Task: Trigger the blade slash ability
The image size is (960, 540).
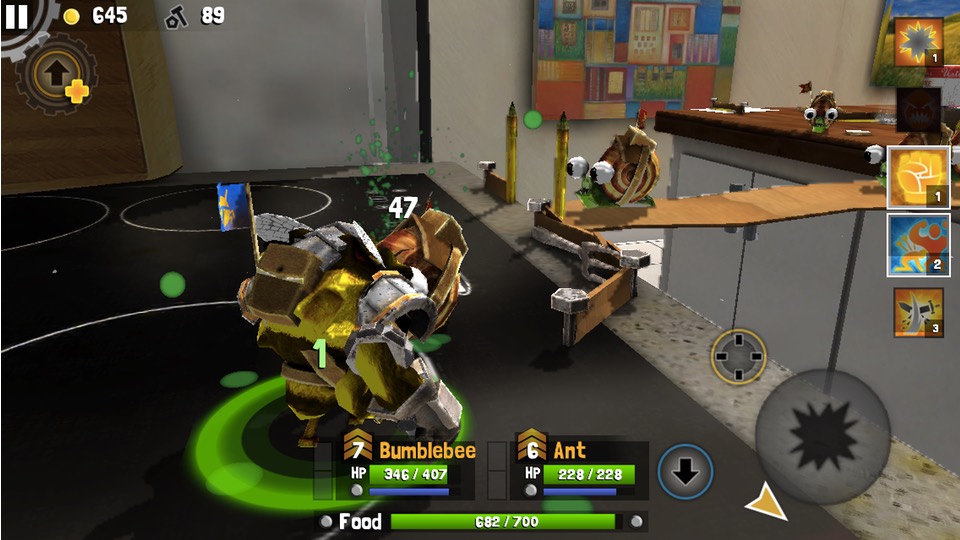Action: 917,312
